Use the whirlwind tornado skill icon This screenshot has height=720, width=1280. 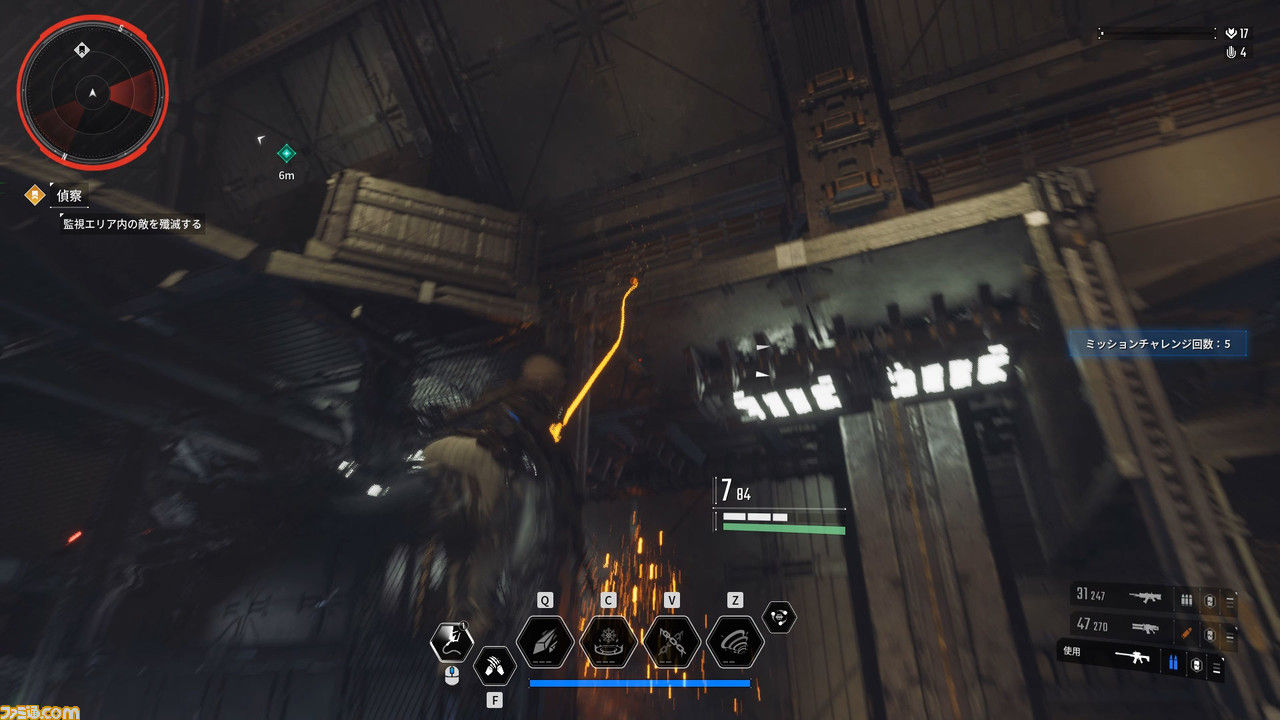tap(735, 642)
